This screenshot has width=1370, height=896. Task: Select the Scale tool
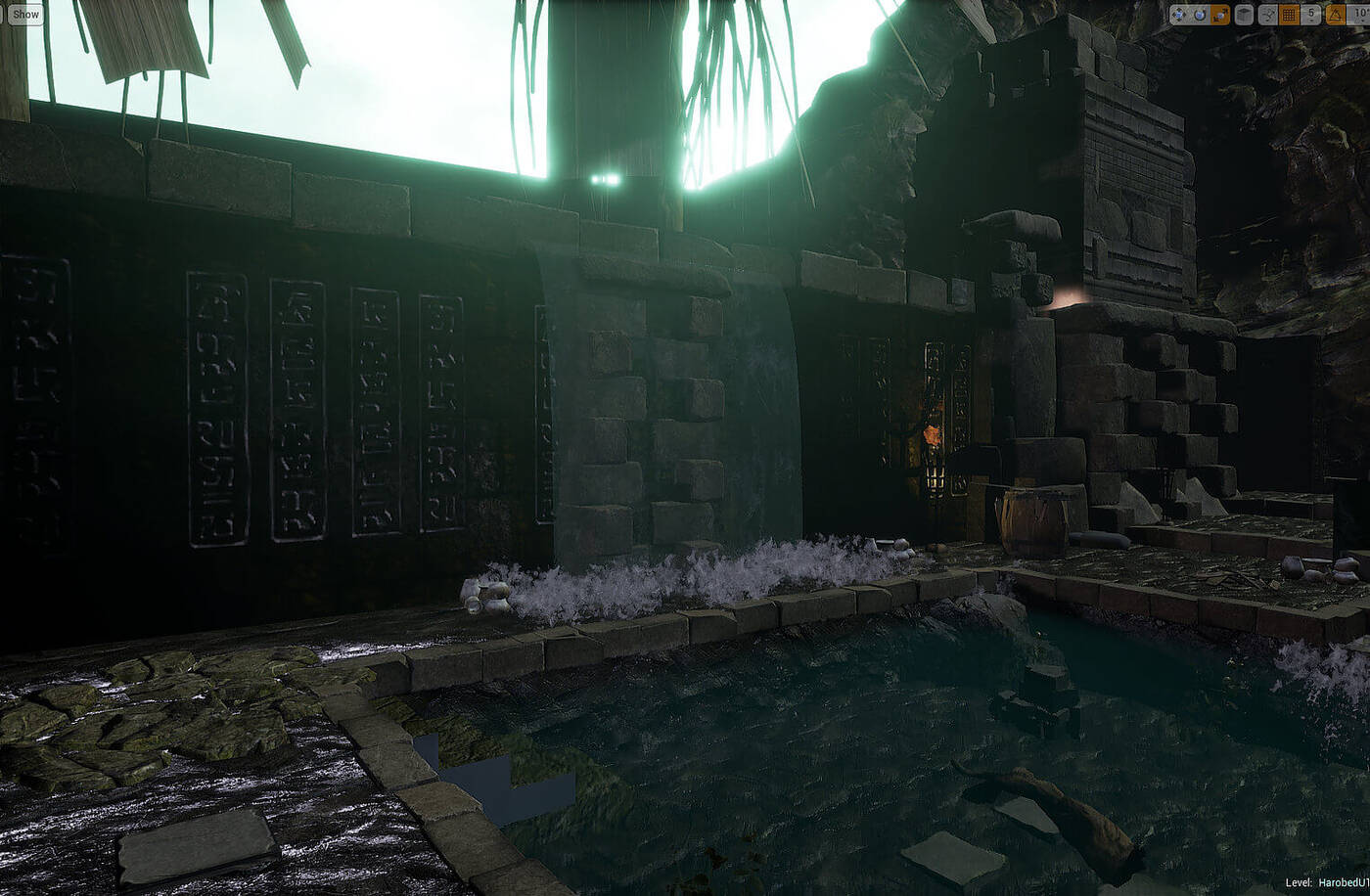[x=1218, y=14]
